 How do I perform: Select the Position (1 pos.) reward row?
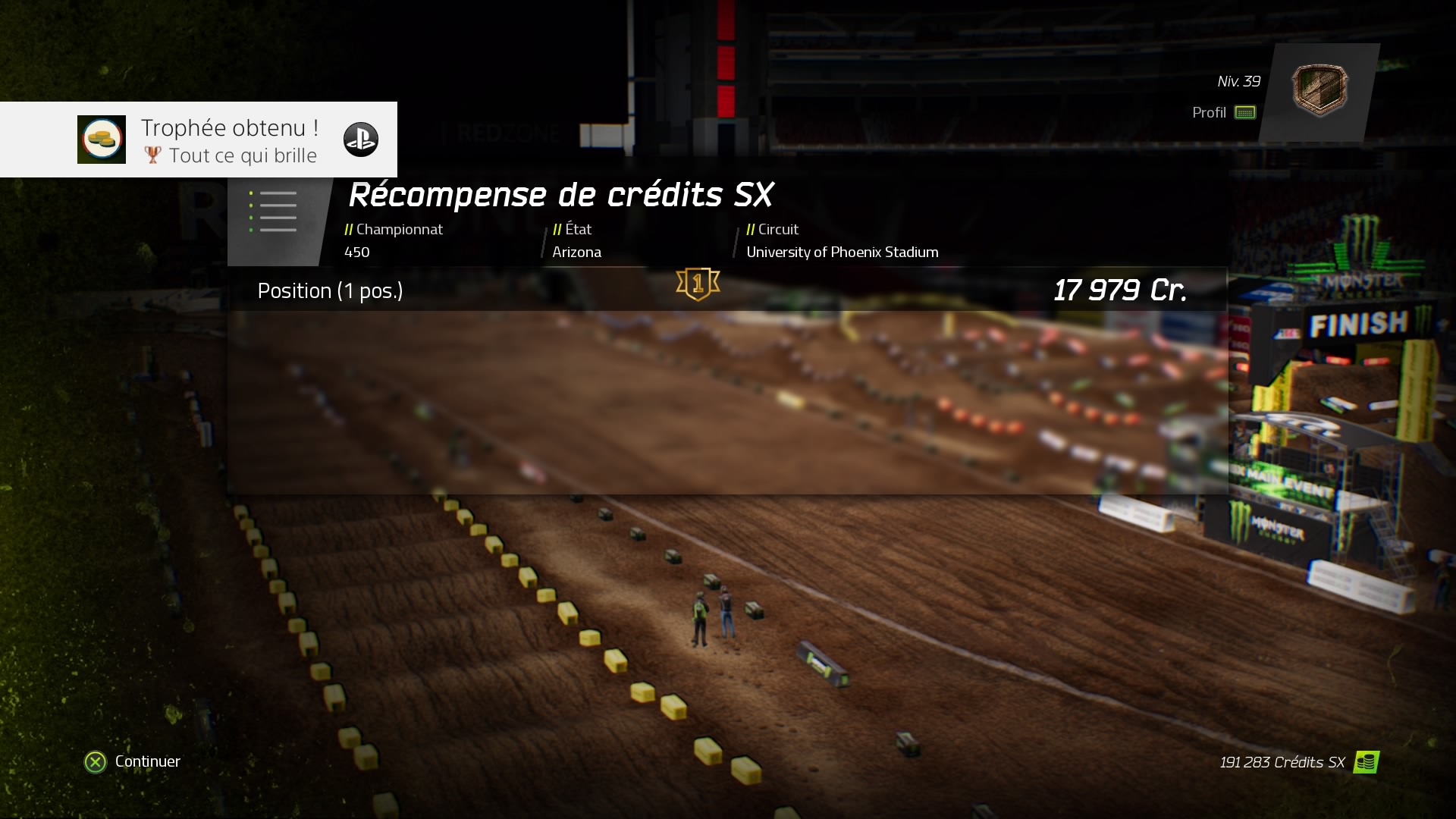(726, 290)
